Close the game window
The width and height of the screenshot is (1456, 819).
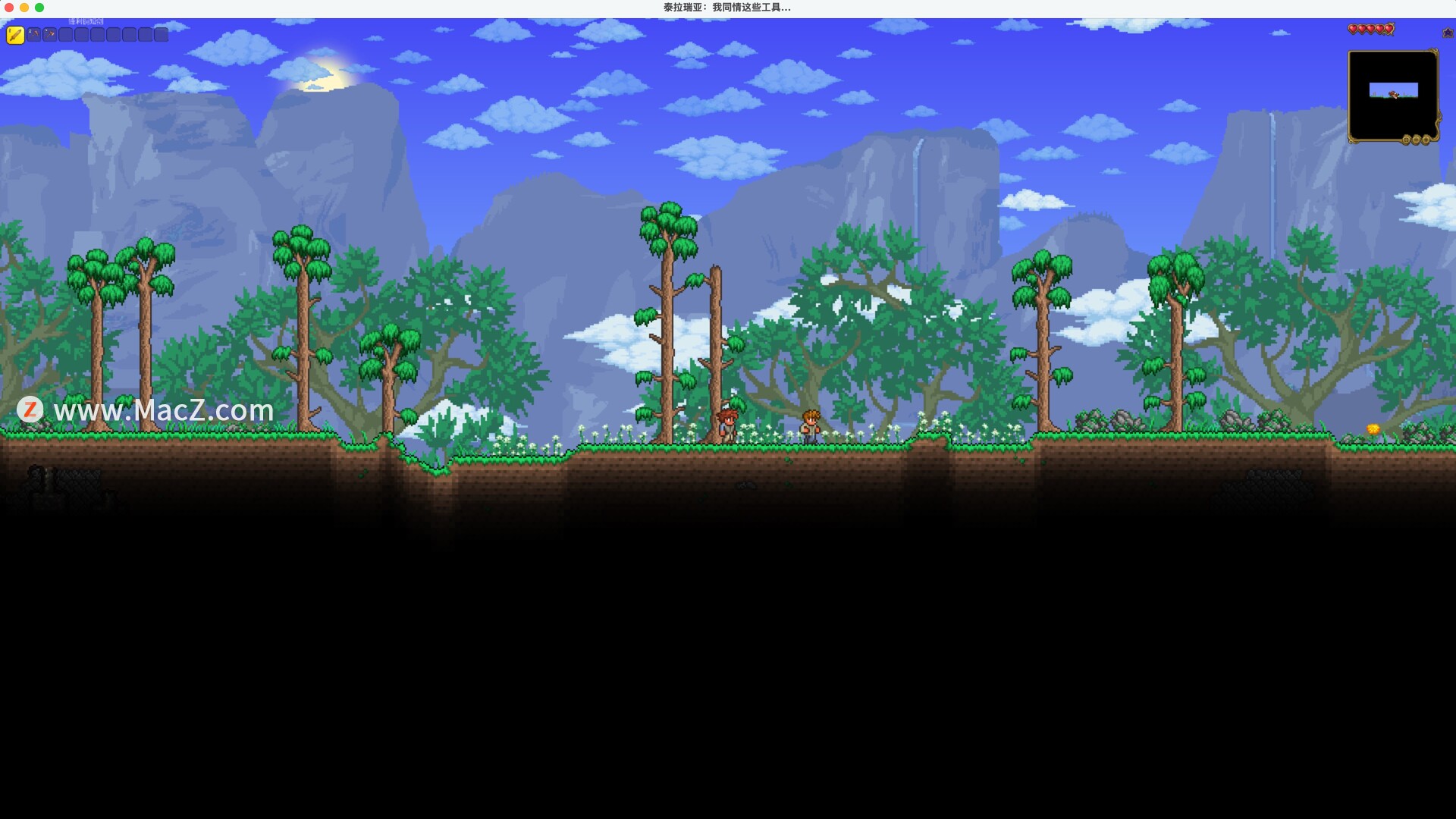click(9, 8)
